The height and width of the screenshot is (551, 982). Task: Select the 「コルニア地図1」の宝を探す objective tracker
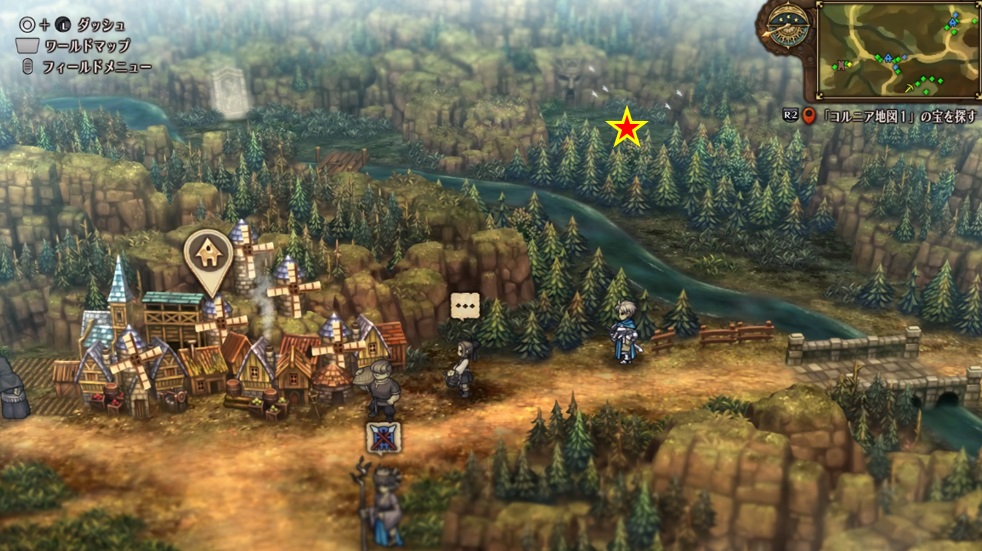(889, 116)
